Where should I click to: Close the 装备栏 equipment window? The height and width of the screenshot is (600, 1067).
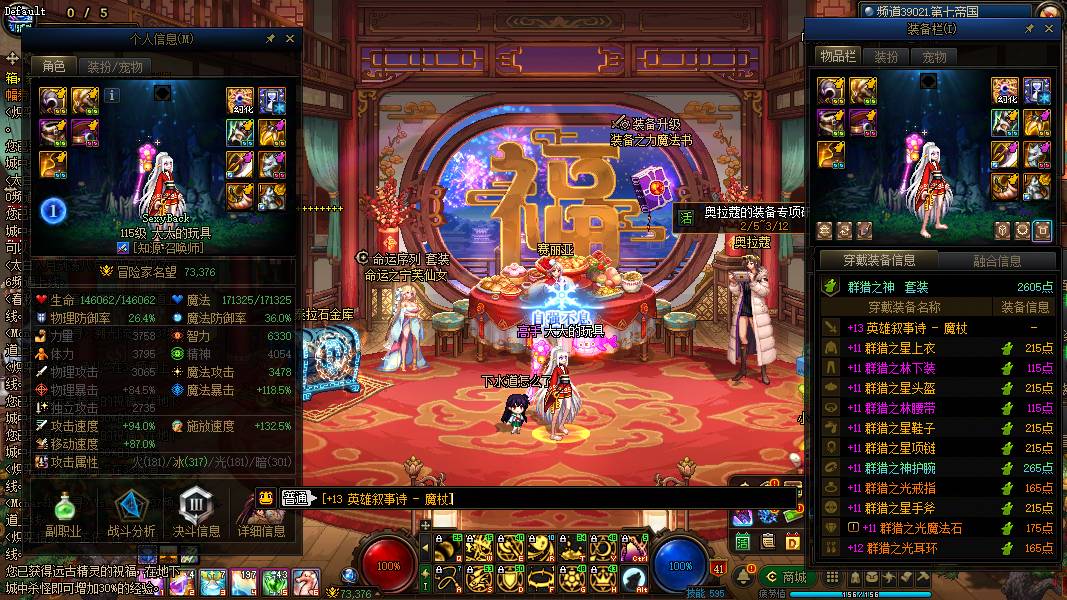pos(1049,30)
